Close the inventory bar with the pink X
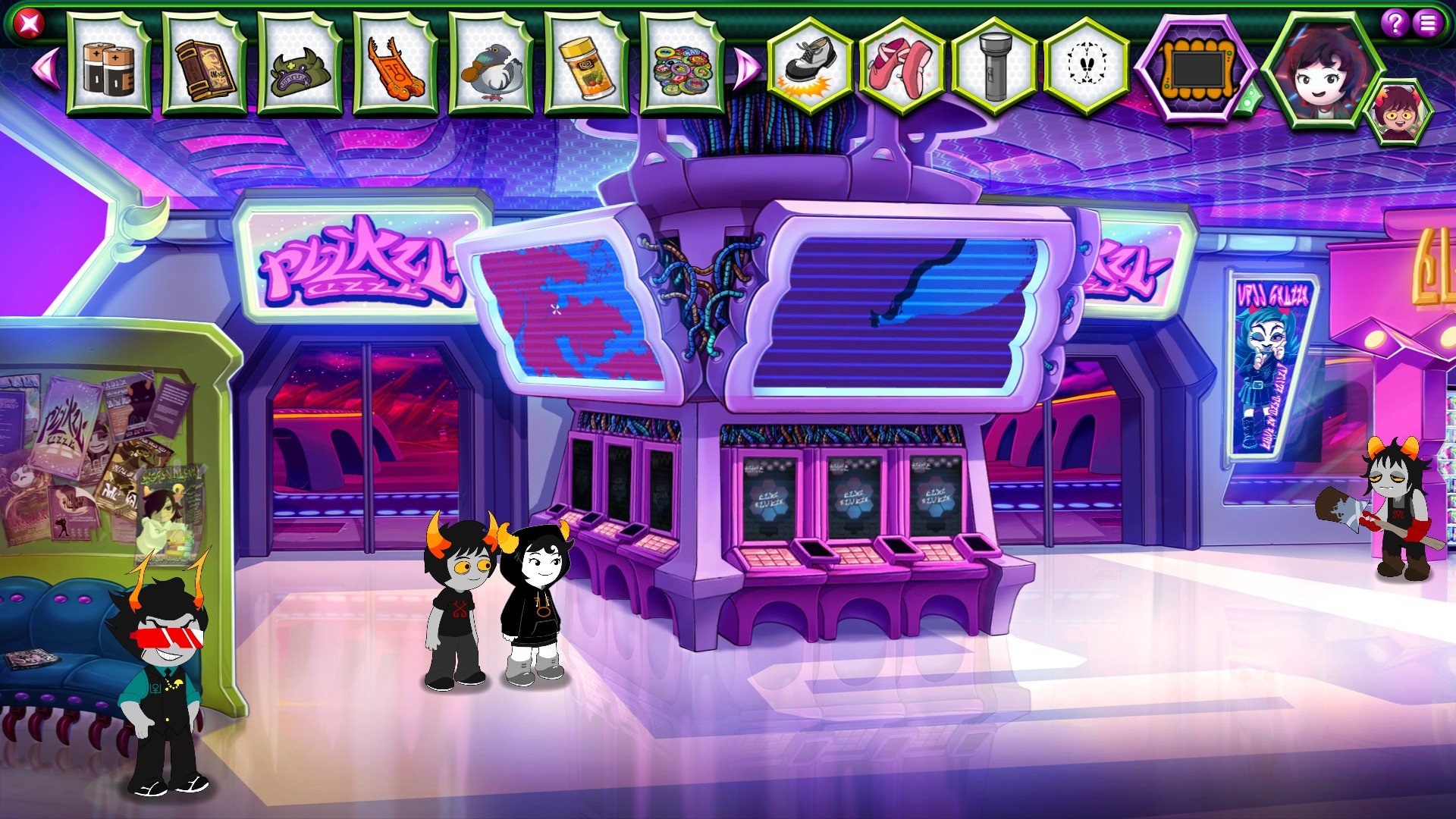1456x819 pixels. click(30, 24)
